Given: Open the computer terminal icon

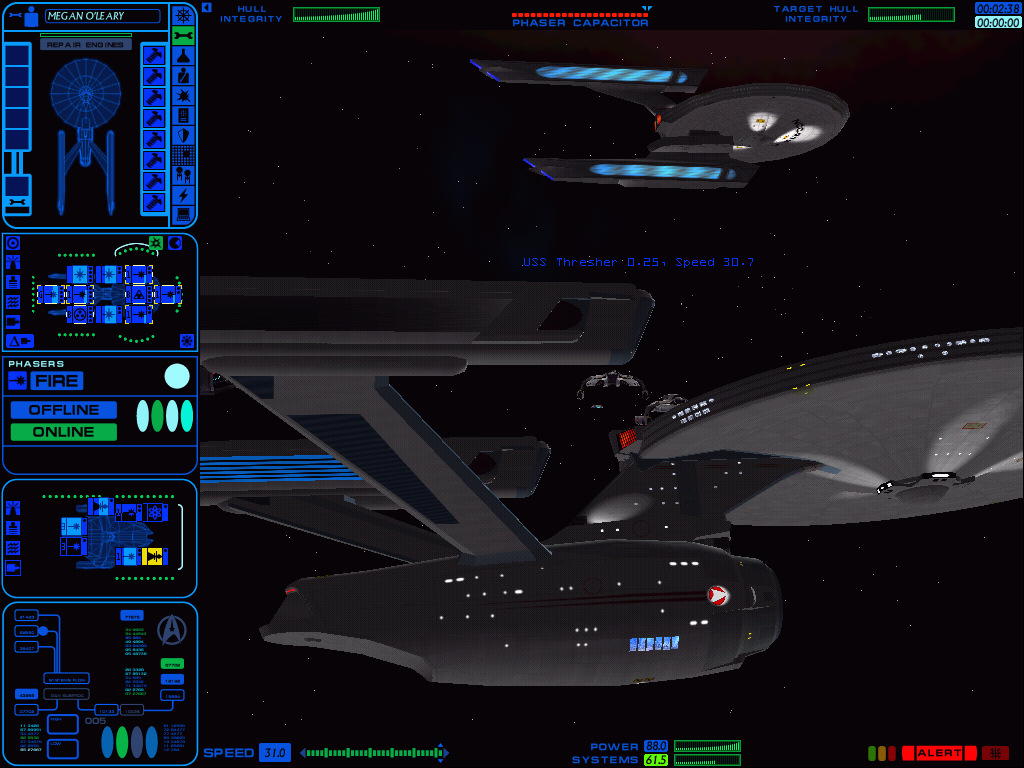Looking at the screenshot, I should click(183, 214).
